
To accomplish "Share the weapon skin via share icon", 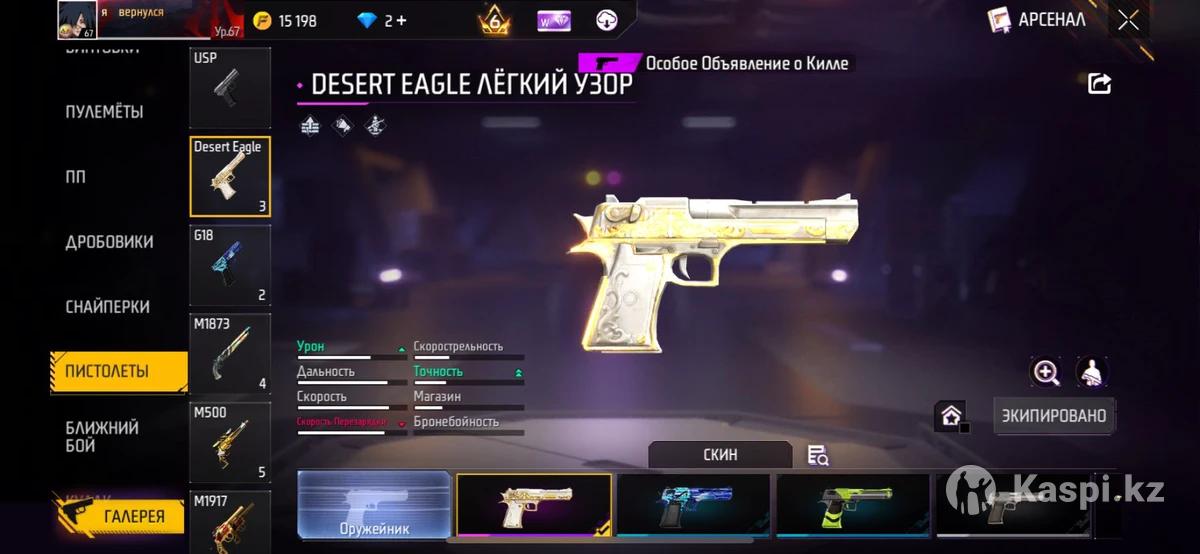I will pyautogui.click(x=1099, y=84).
